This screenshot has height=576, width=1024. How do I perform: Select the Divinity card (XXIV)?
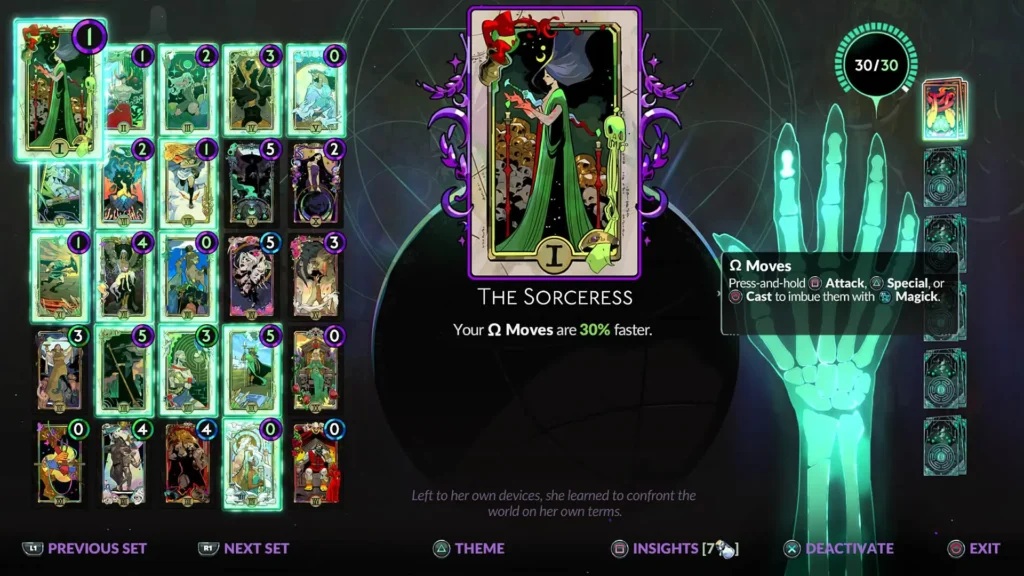tap(252, 463)
